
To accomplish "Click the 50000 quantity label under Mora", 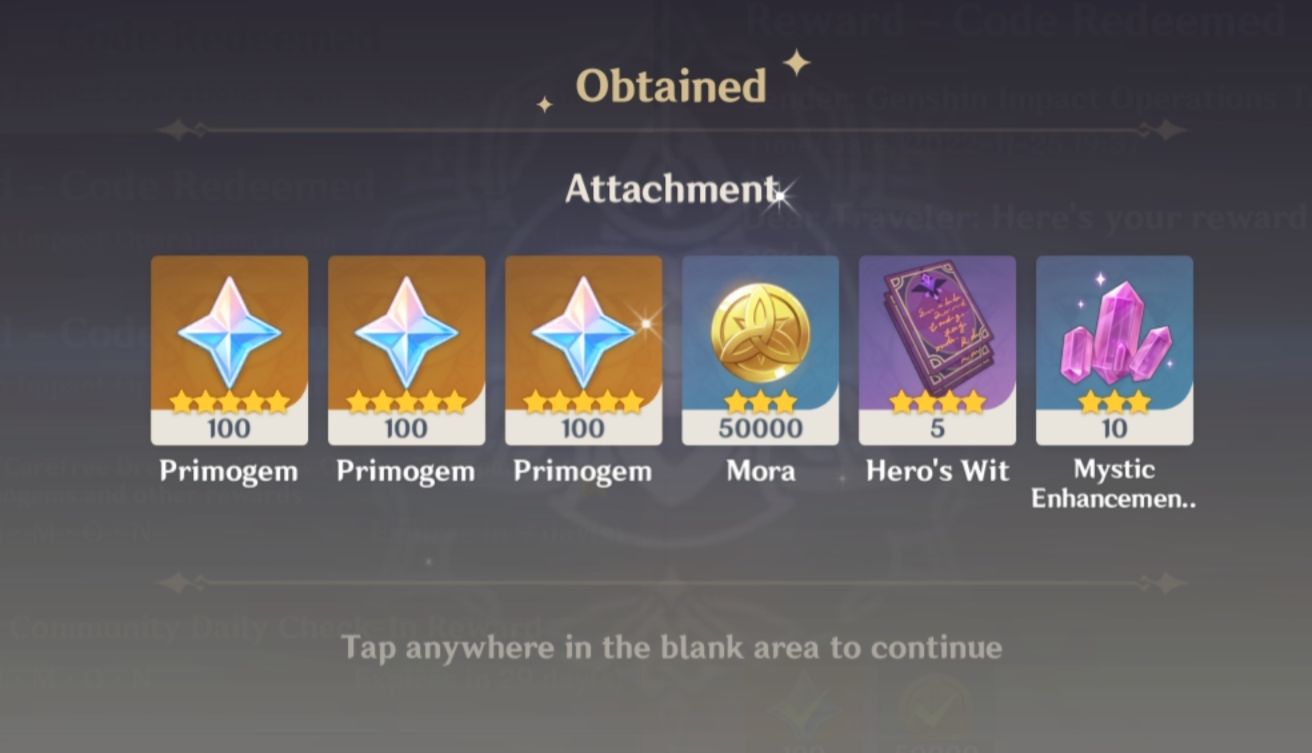I will point(759,429).
